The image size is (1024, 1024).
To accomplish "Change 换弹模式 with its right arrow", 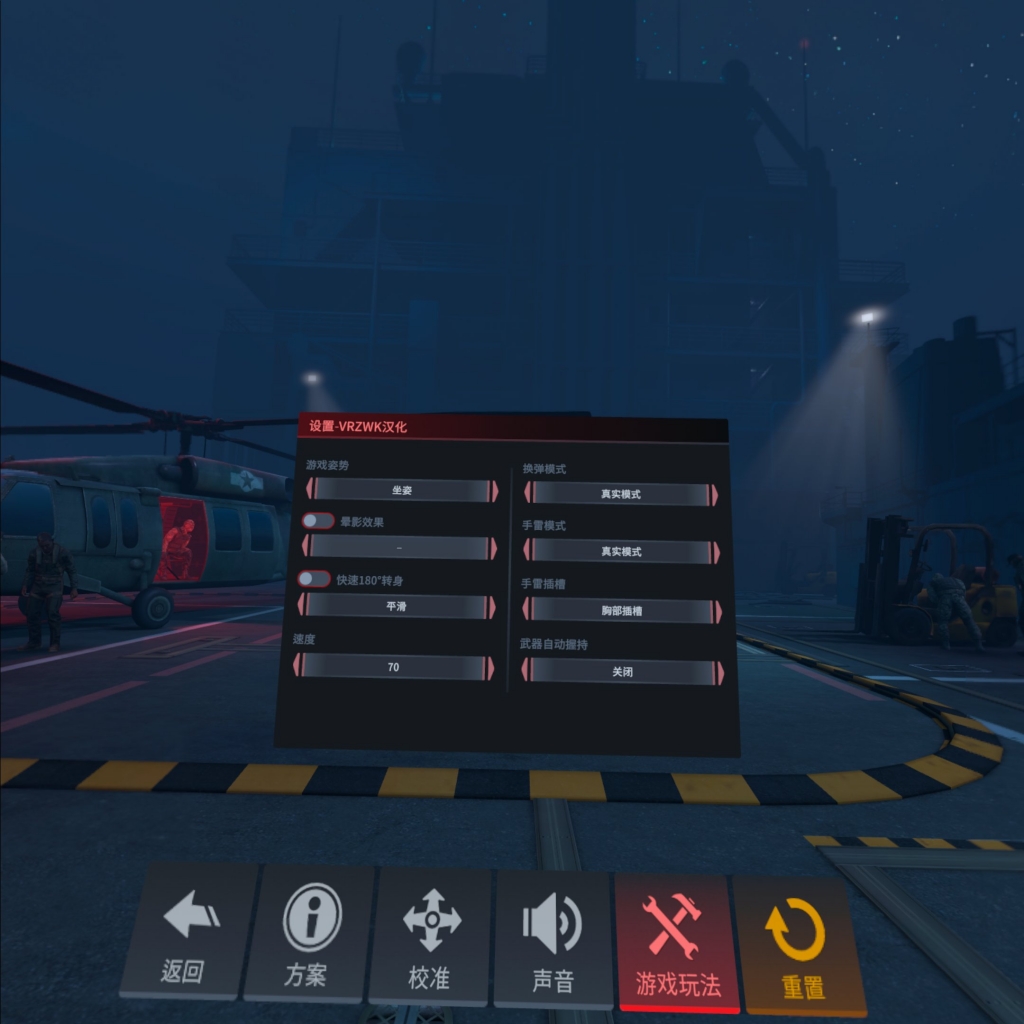I will point(713,495).
